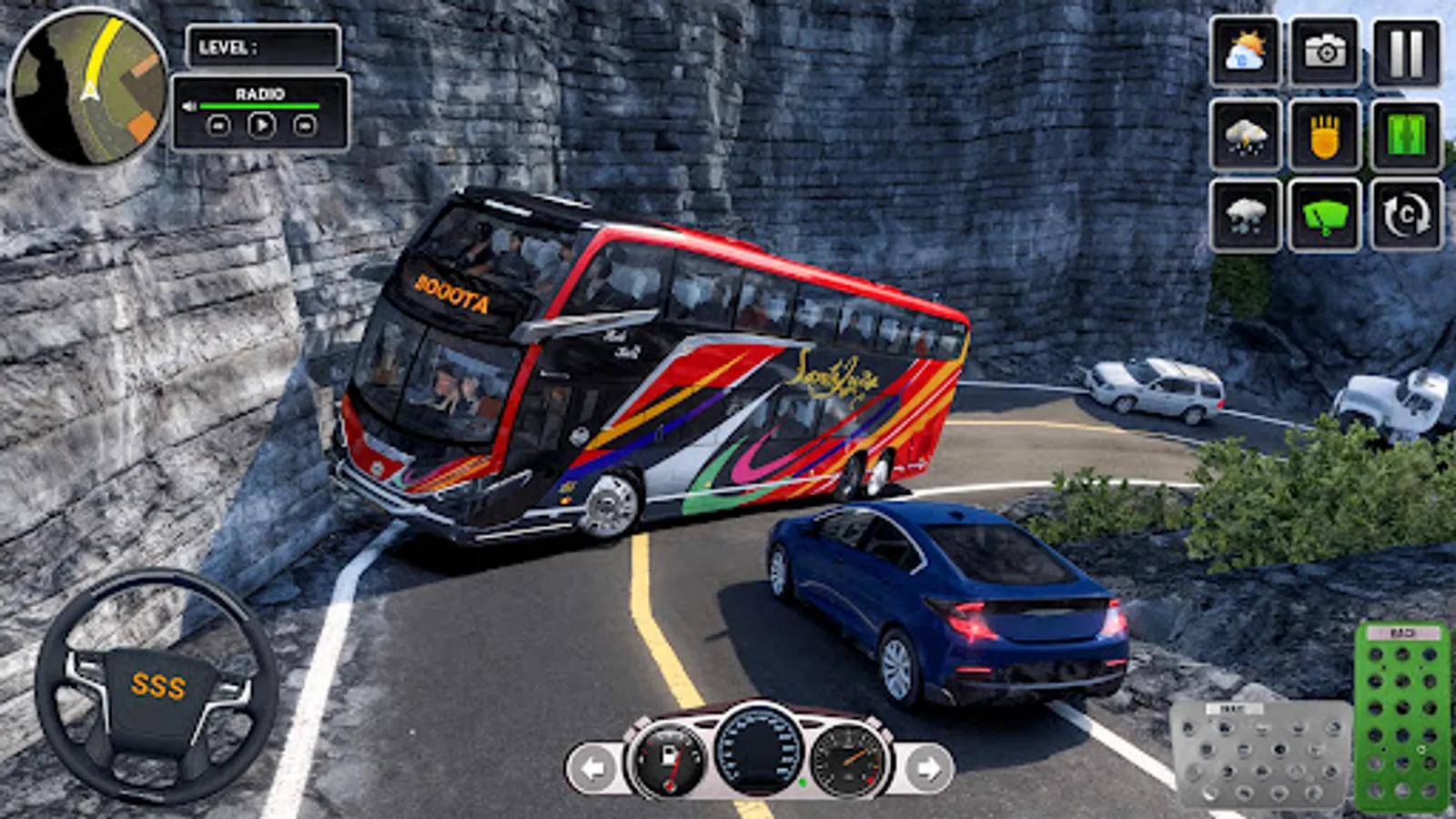Check the LEVEL display panel
Screen dimensions: 1456x819
click(264, 47)
